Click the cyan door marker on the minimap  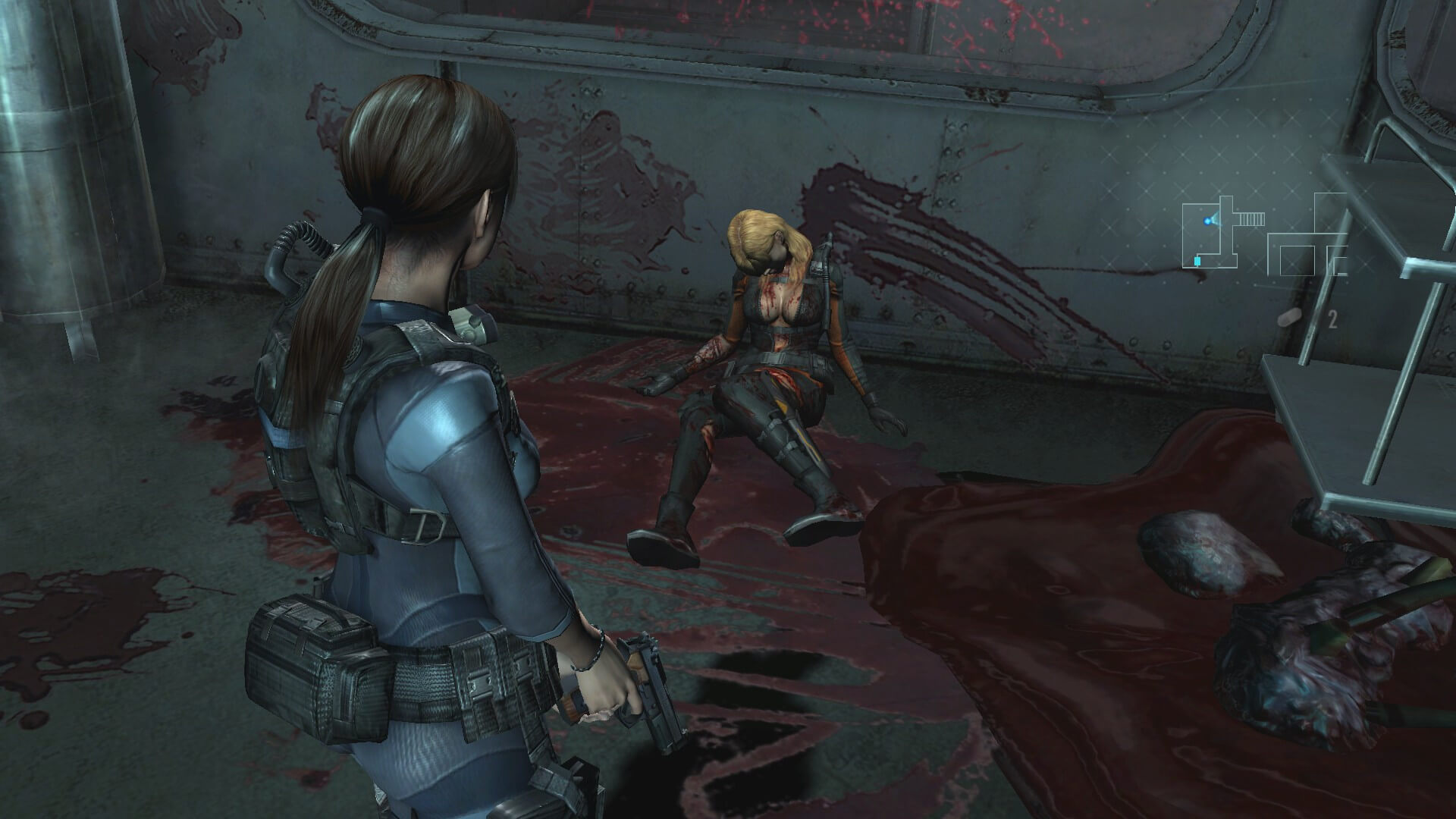pyautogui.click(x=1197, y=260)
